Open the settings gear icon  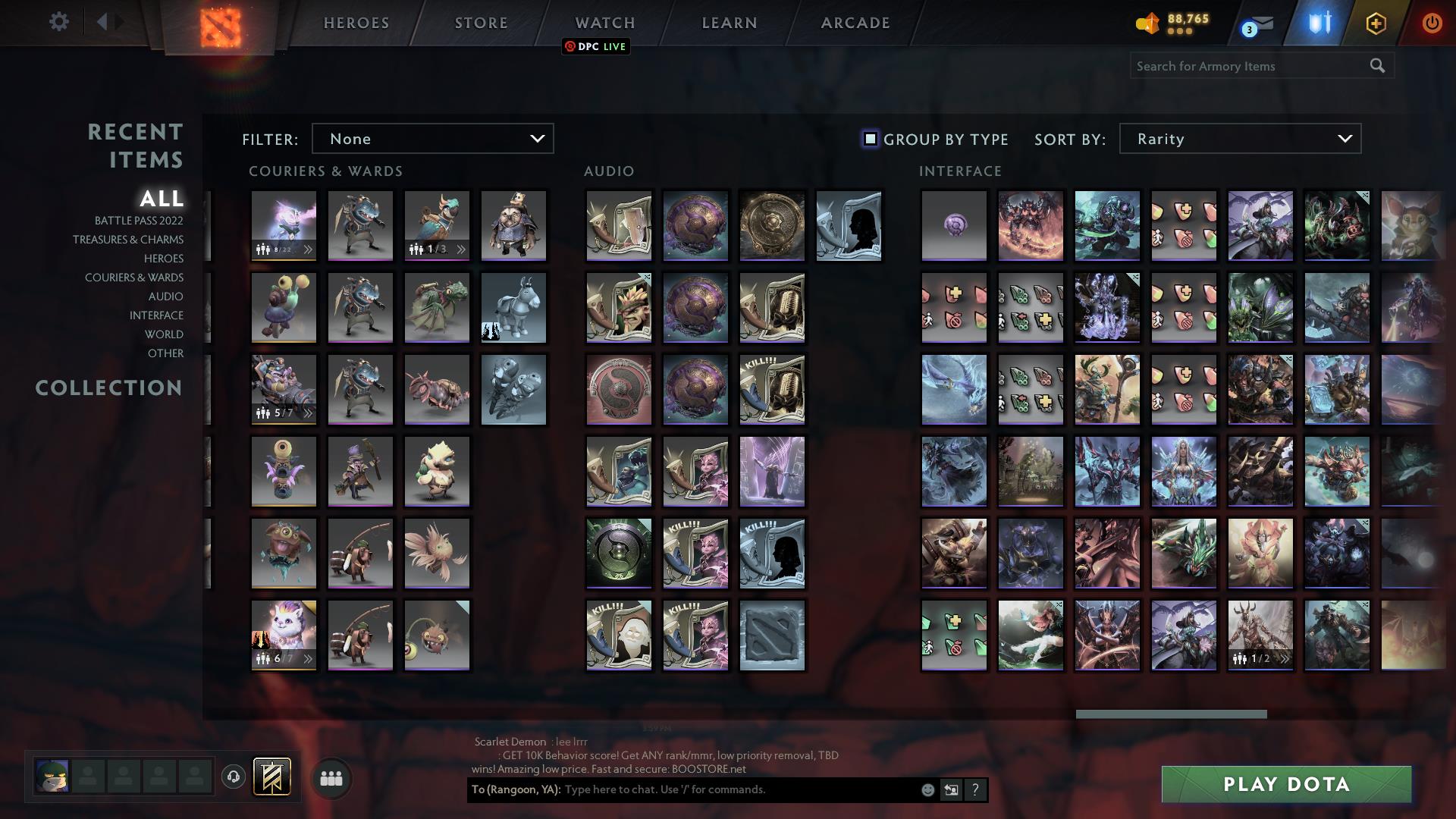[59, 22]
